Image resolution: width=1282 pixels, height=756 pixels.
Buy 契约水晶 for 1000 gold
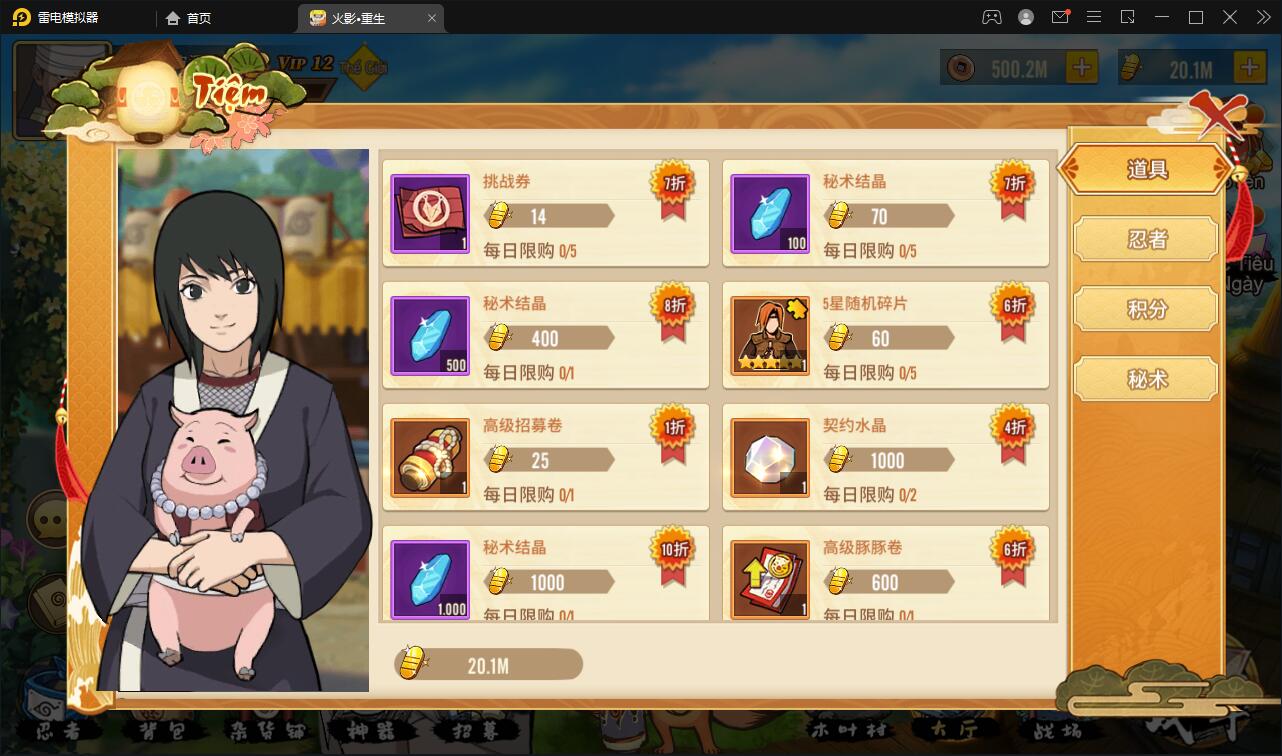click(x=887, y=457)
